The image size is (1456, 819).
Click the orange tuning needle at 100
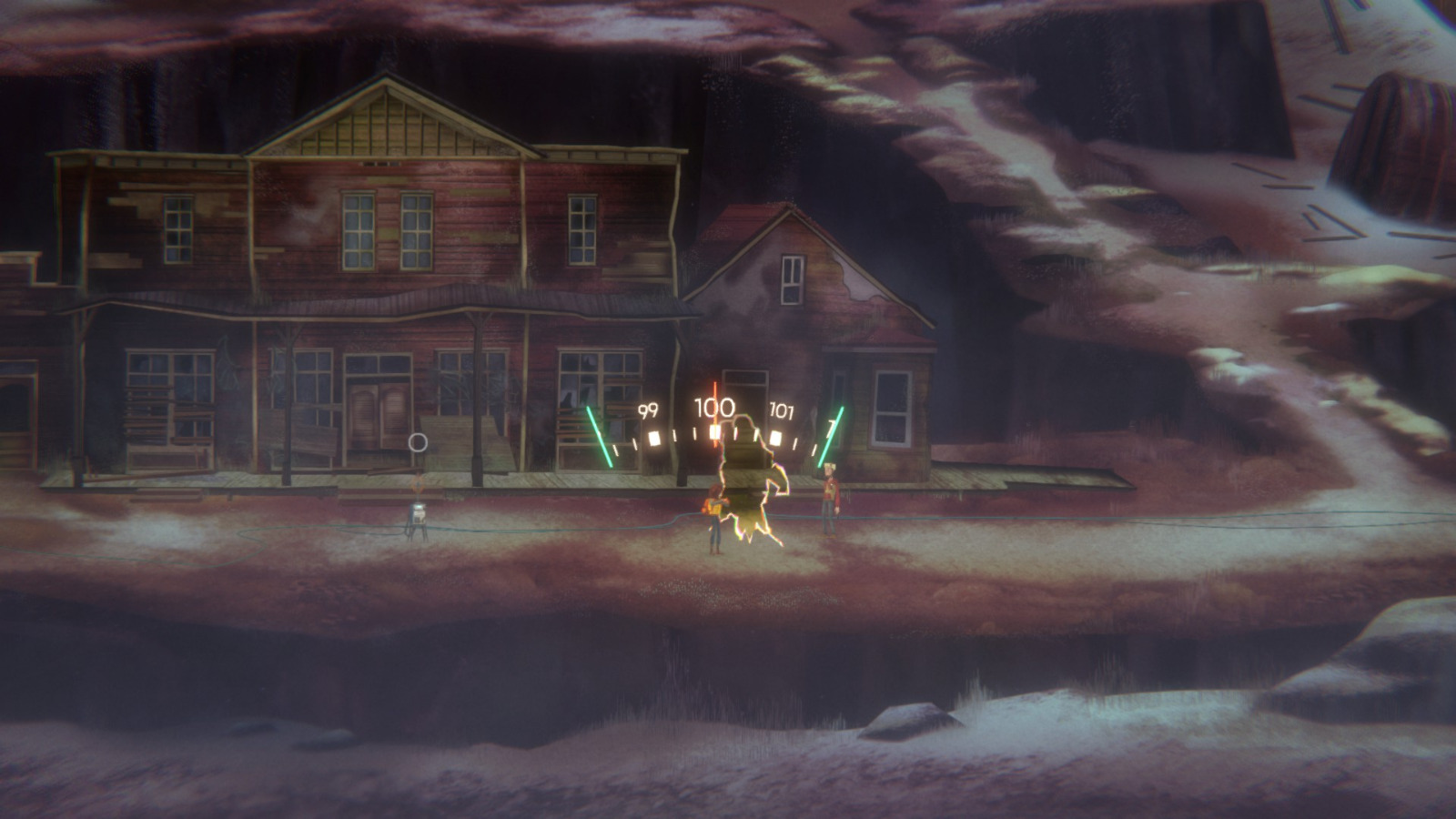click(715, 391)
